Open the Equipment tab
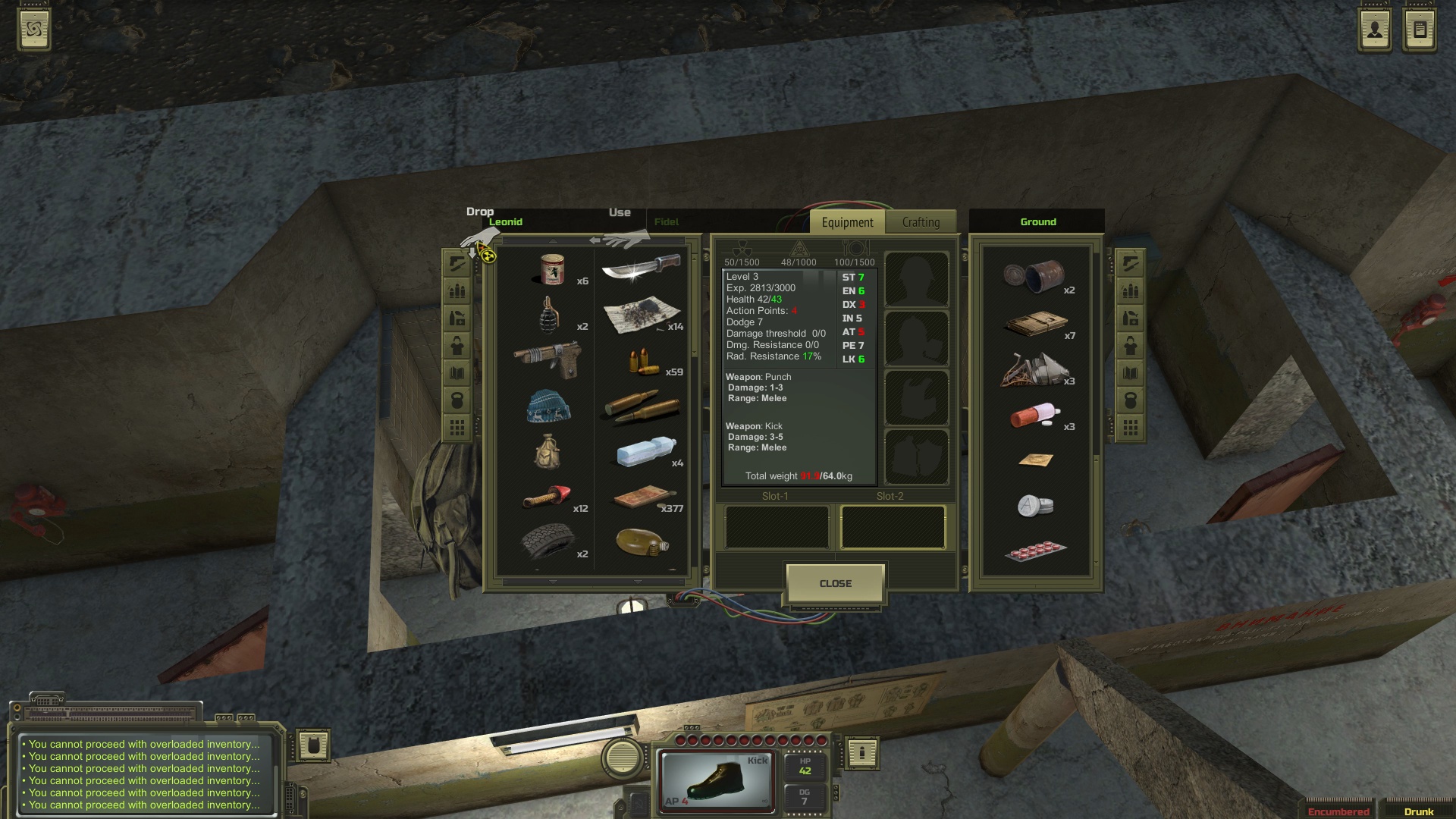 (x=847, y=222)
